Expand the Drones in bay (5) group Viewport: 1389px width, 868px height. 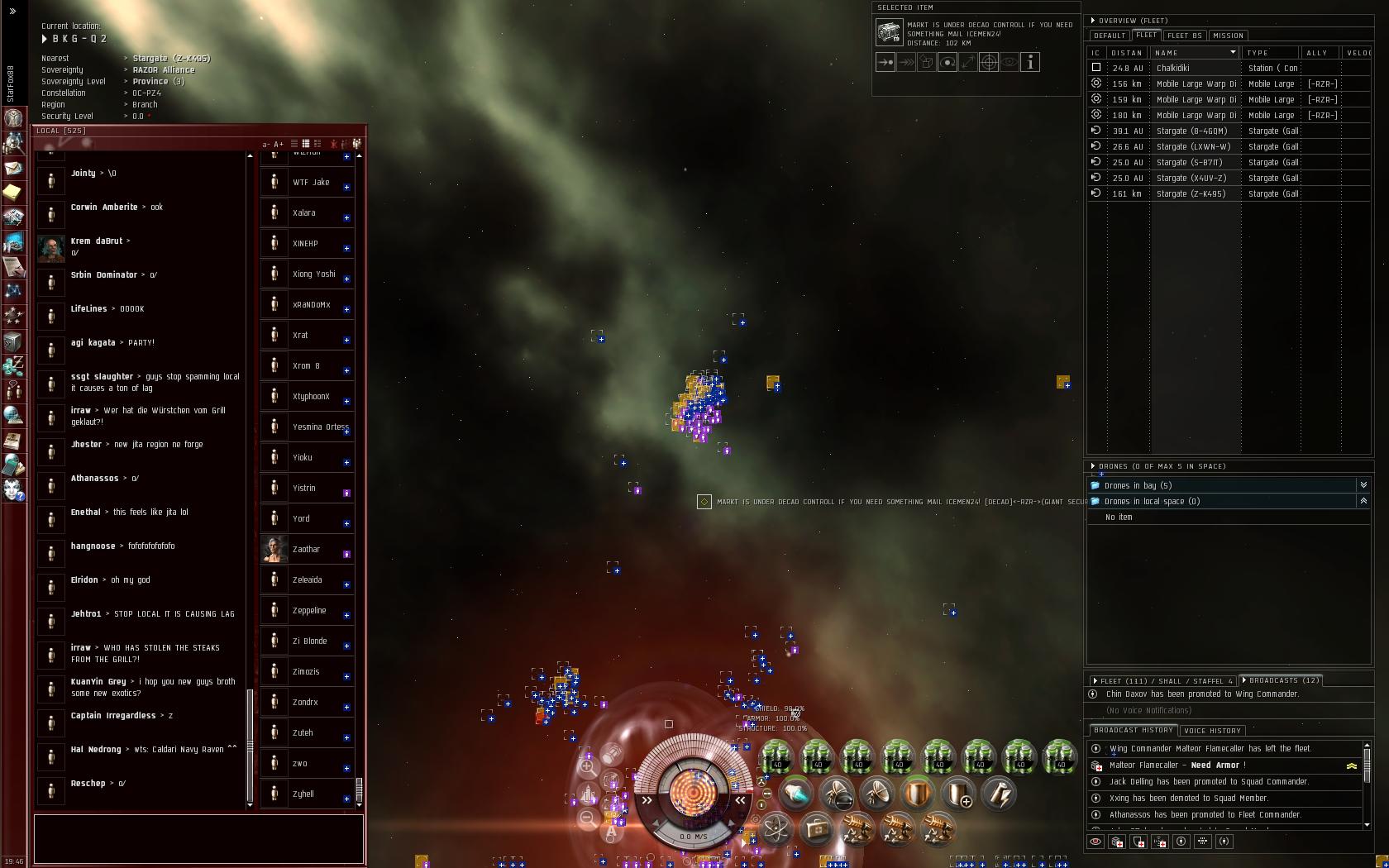point(1363,485)
